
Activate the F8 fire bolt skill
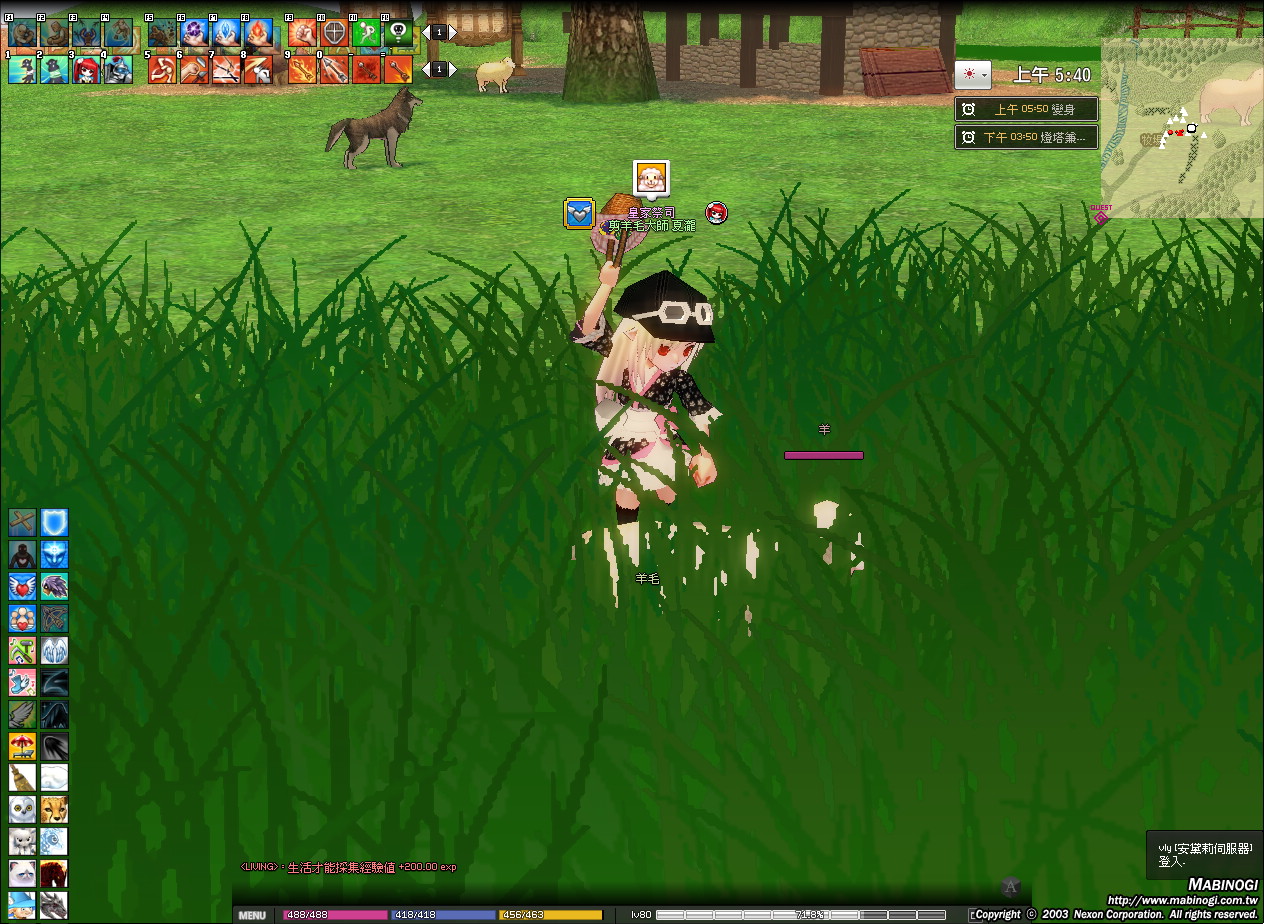click(258, 33)
